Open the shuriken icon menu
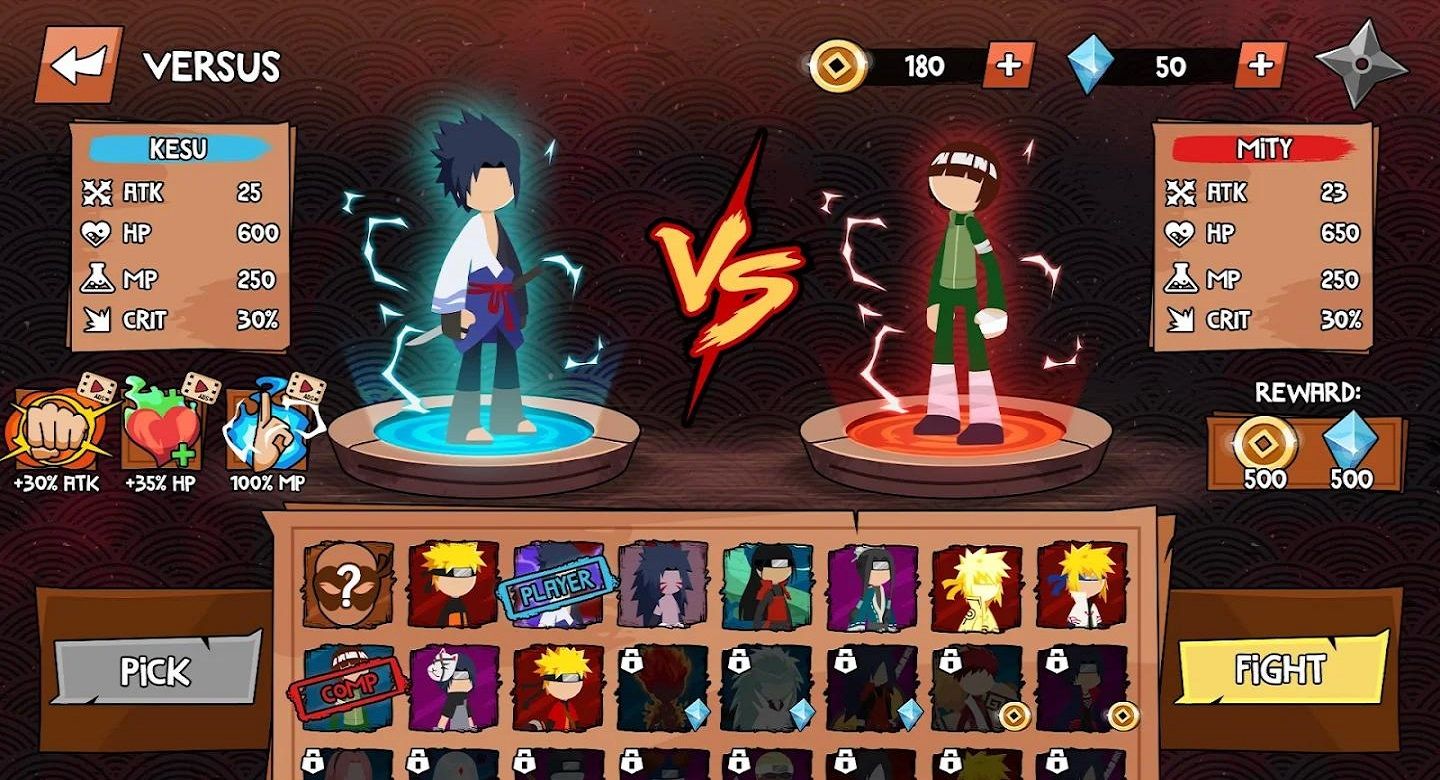Viewport: 1440px width, 780px height. coord(1361,62)
